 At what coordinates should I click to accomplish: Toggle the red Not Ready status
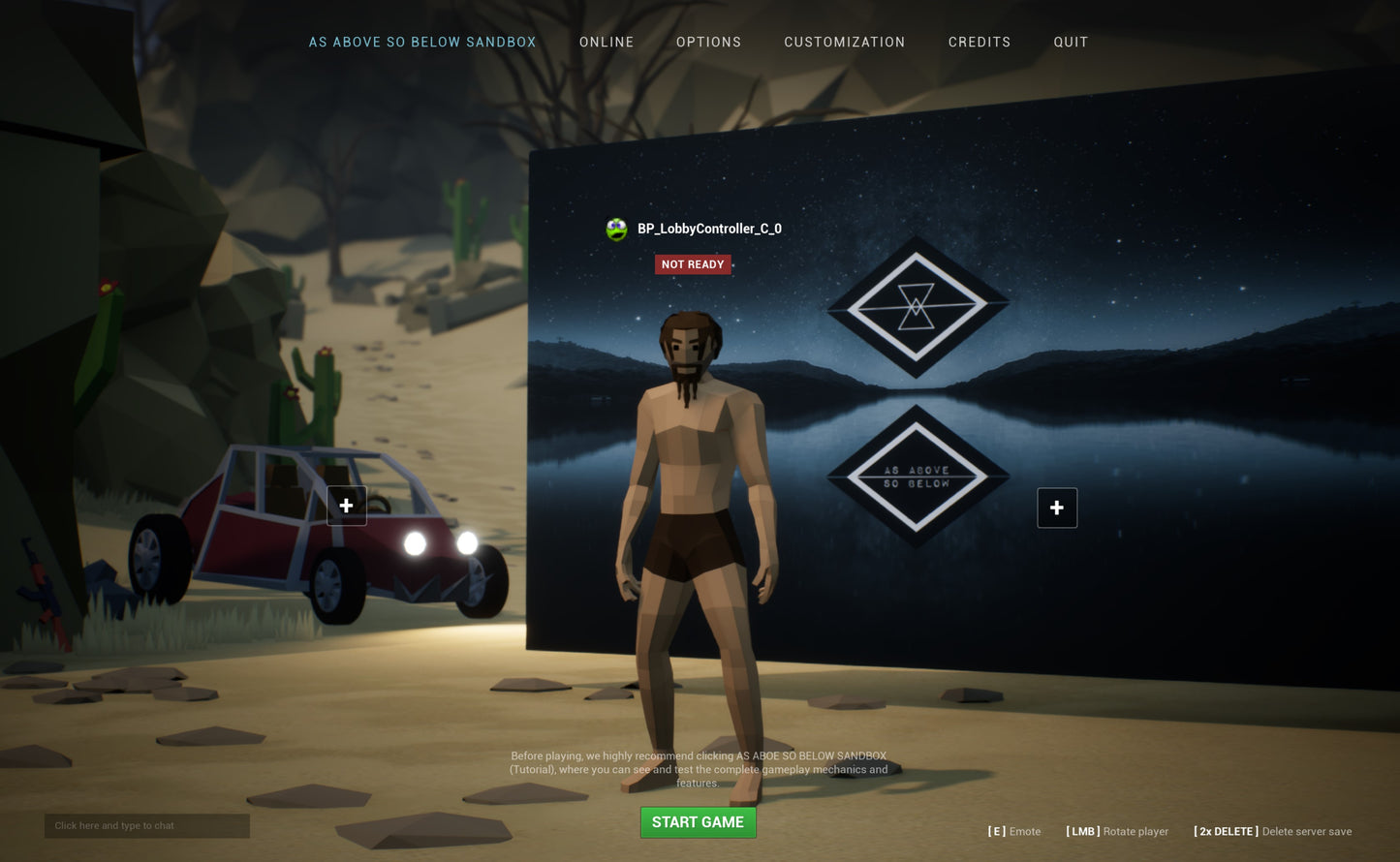pyautogui.click(x=693, y=264)
